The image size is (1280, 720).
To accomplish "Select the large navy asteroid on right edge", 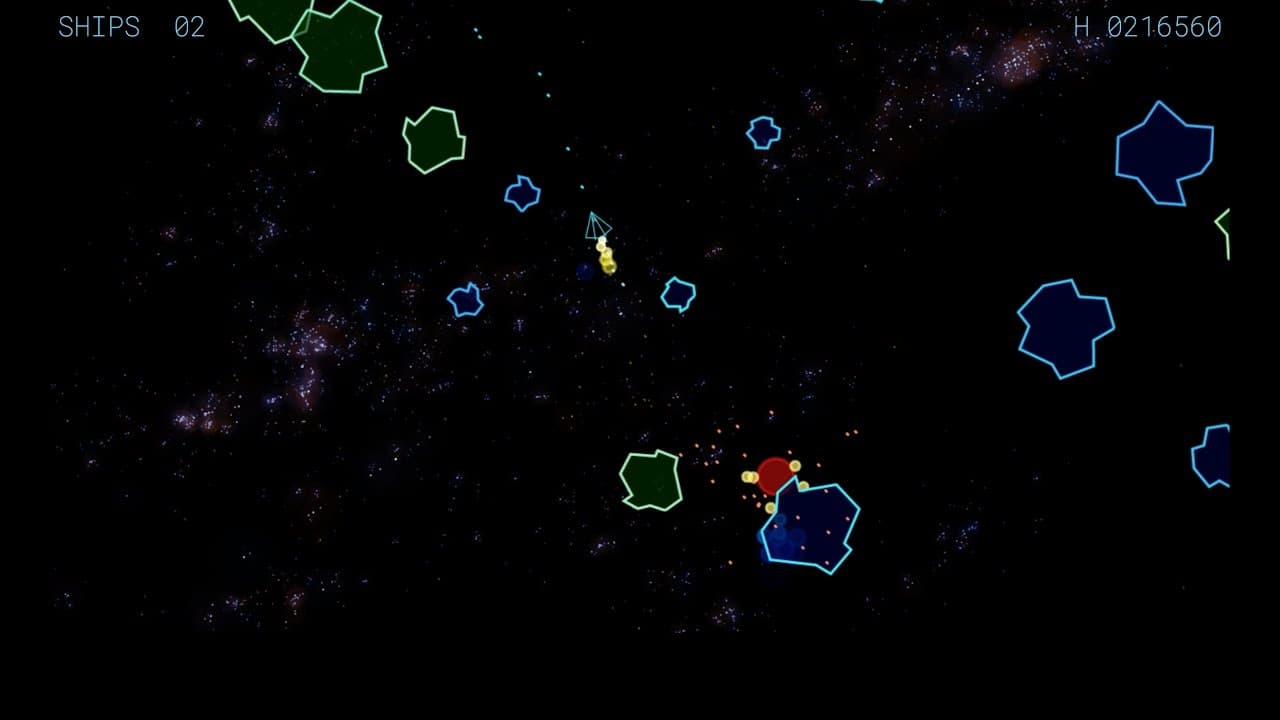I will (1068, 328).
